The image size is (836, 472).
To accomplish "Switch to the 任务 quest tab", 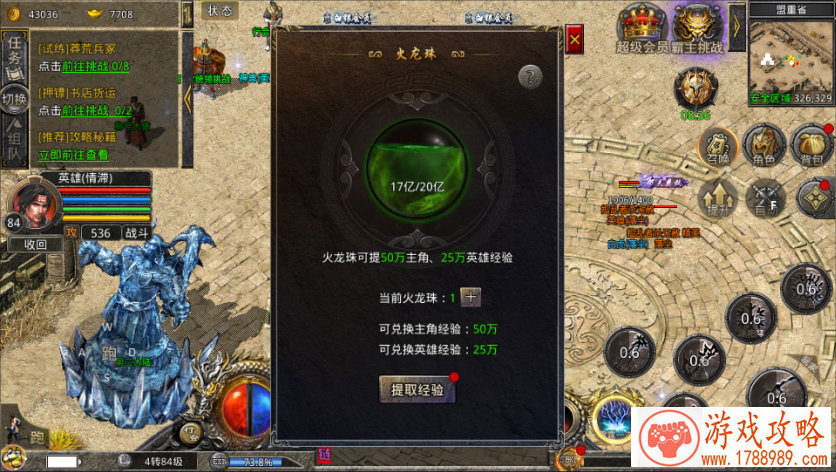I will pyautogui.click(x=14, y=48).
